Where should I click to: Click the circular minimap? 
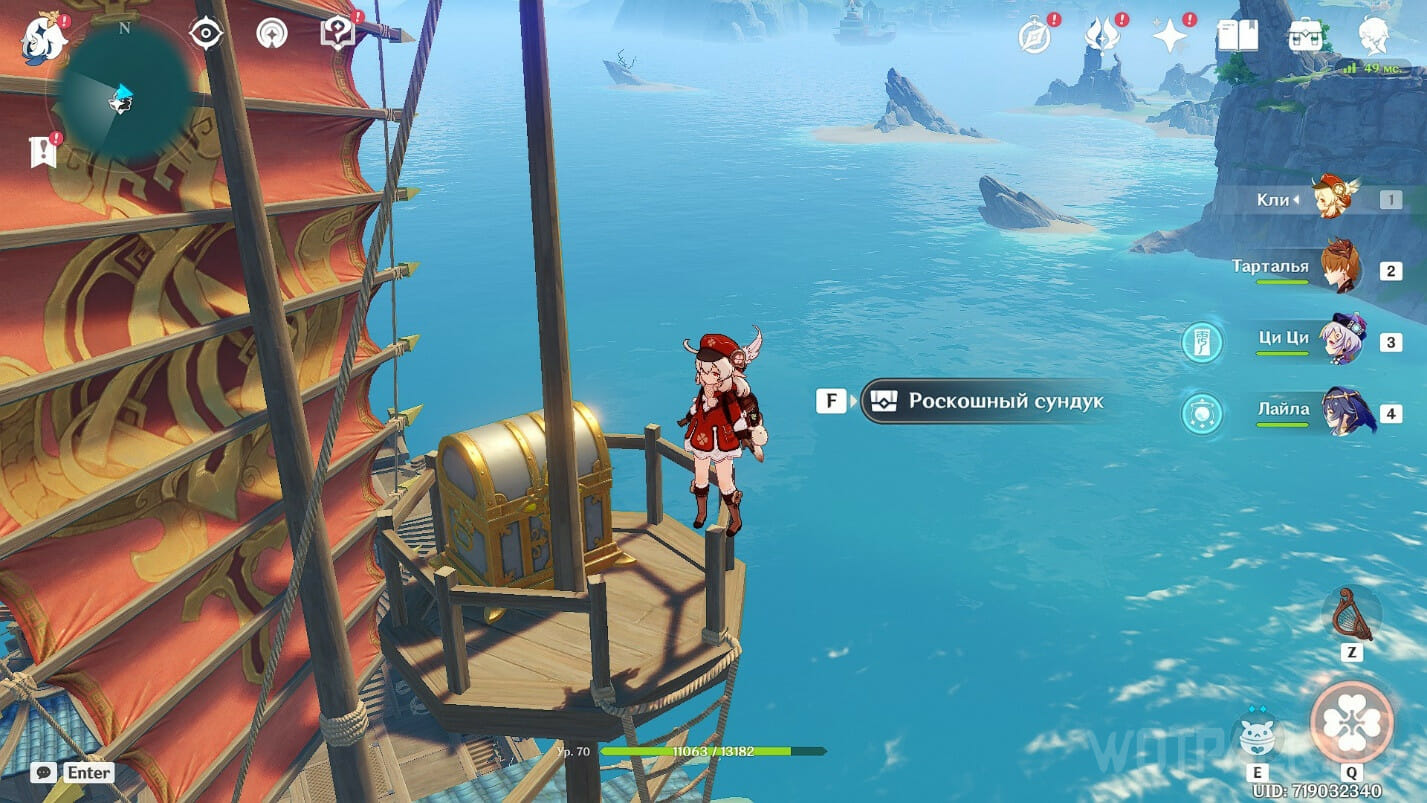pos(123,97)
